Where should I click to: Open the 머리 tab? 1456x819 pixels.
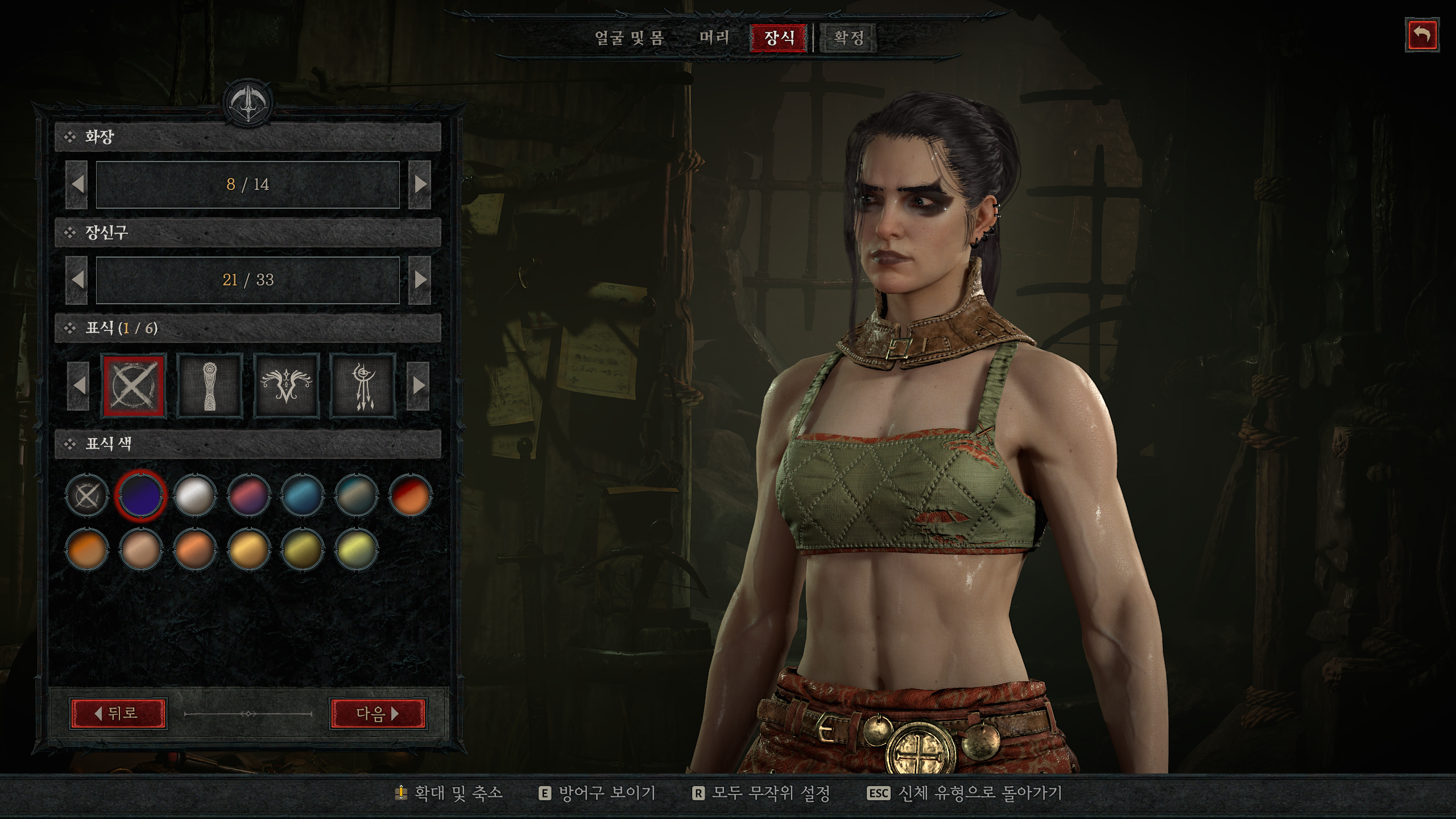(x=714, y=38)
